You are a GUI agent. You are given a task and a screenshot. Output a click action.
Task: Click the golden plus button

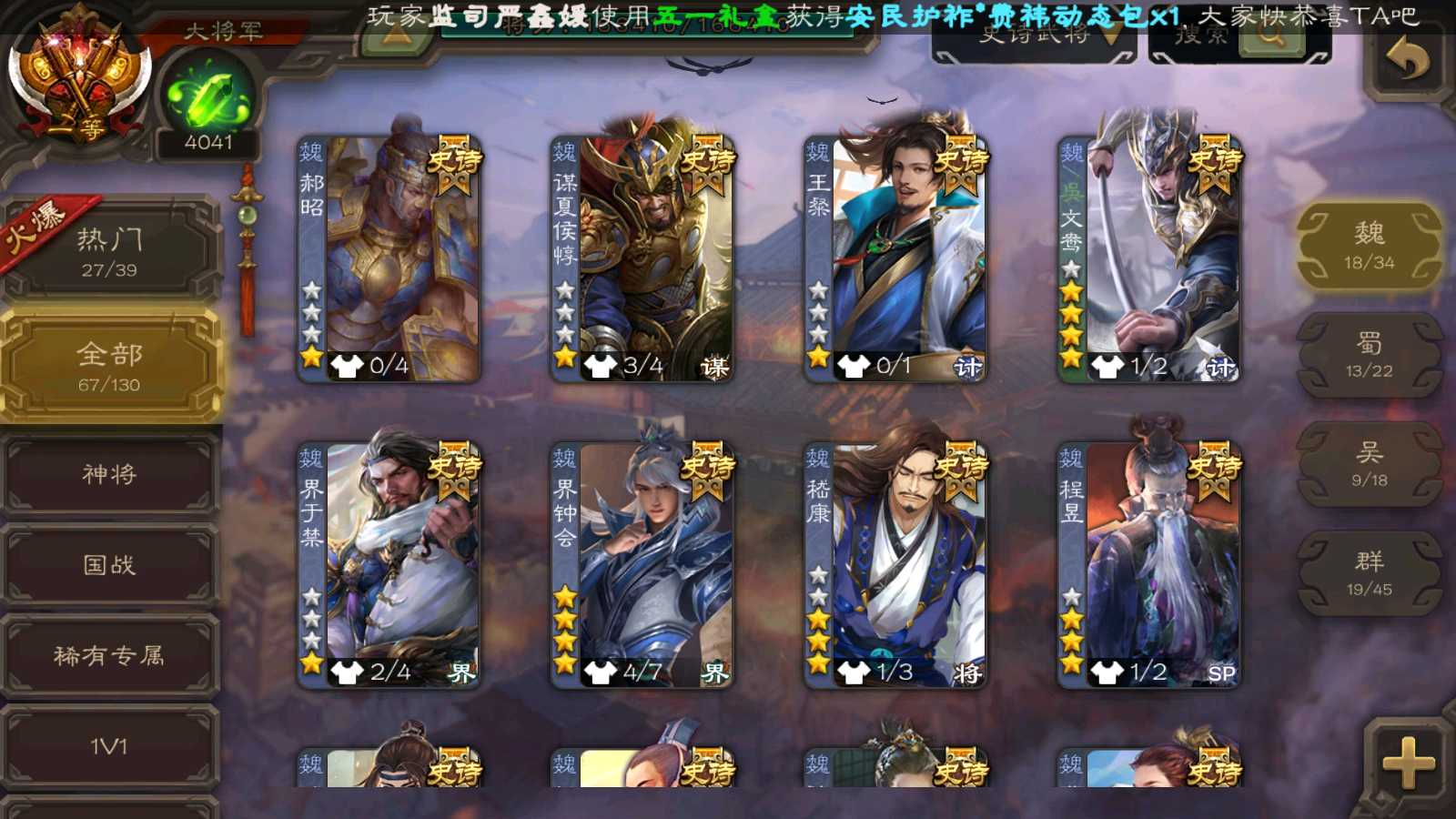pyautogui.click(x=1407, y=763)
